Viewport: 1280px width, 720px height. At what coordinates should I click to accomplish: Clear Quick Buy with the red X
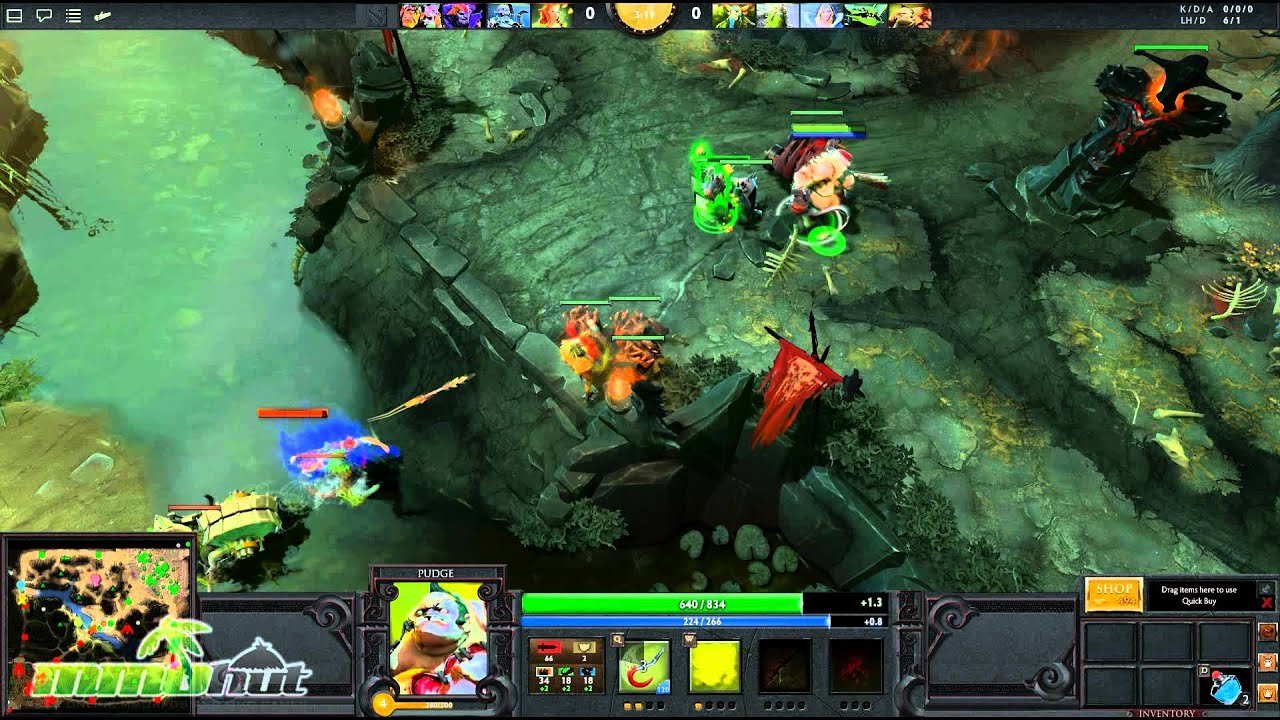pos(1267,602)
